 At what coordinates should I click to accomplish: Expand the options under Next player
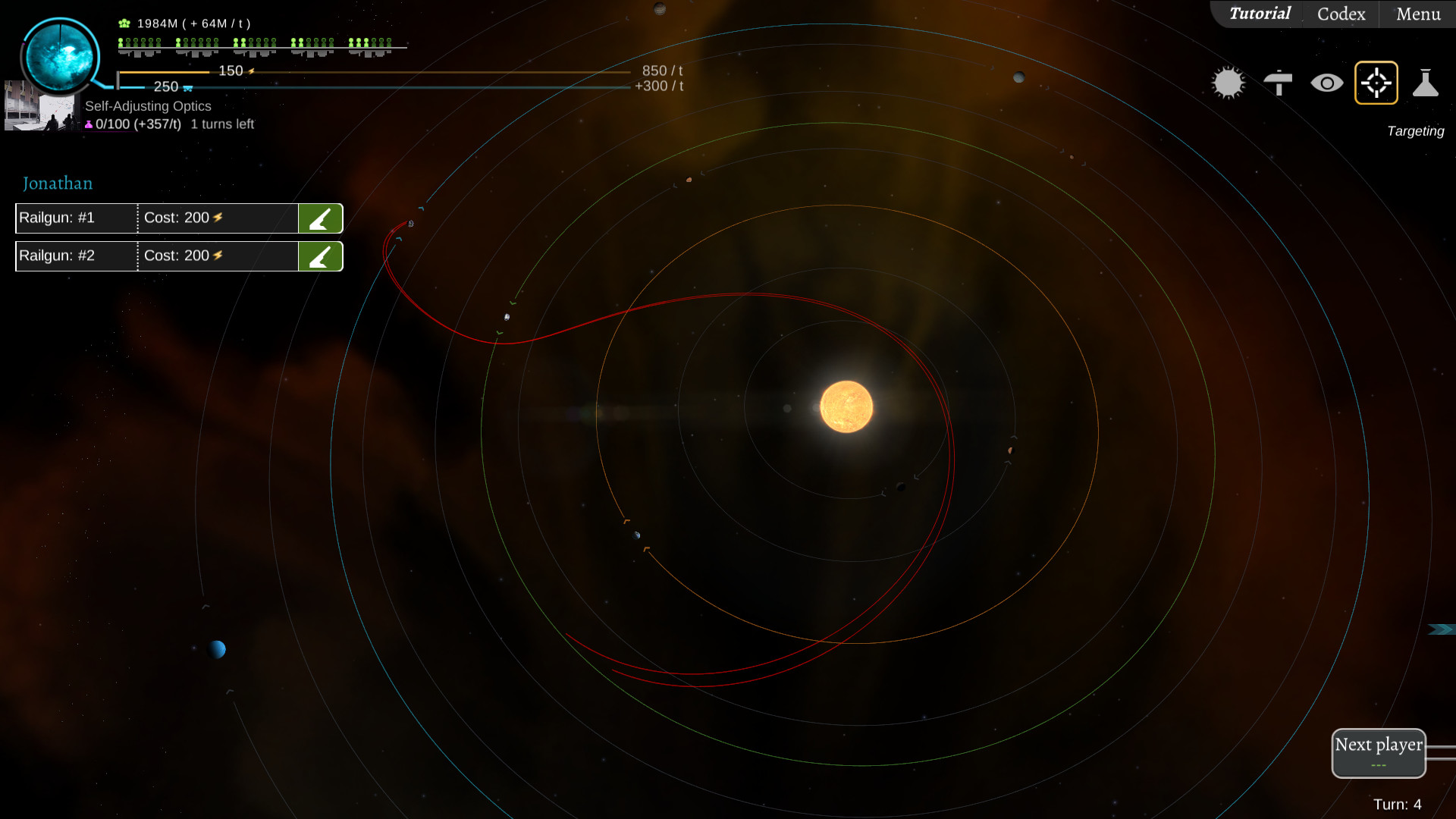coord(1379,766)
